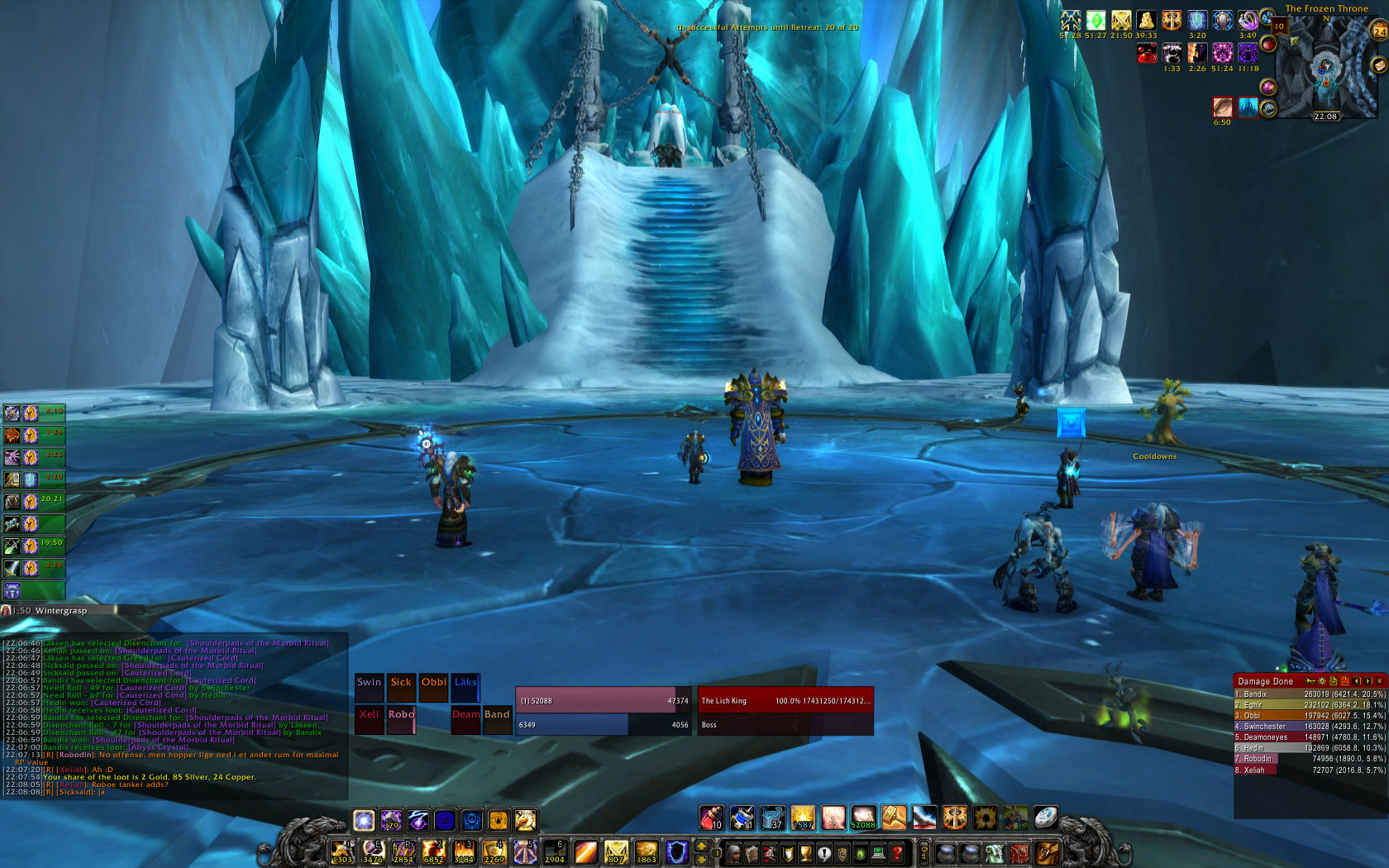The image size is (1389, 868).
Task: Switch action bar page with up arrow
Action: [701, 847]
